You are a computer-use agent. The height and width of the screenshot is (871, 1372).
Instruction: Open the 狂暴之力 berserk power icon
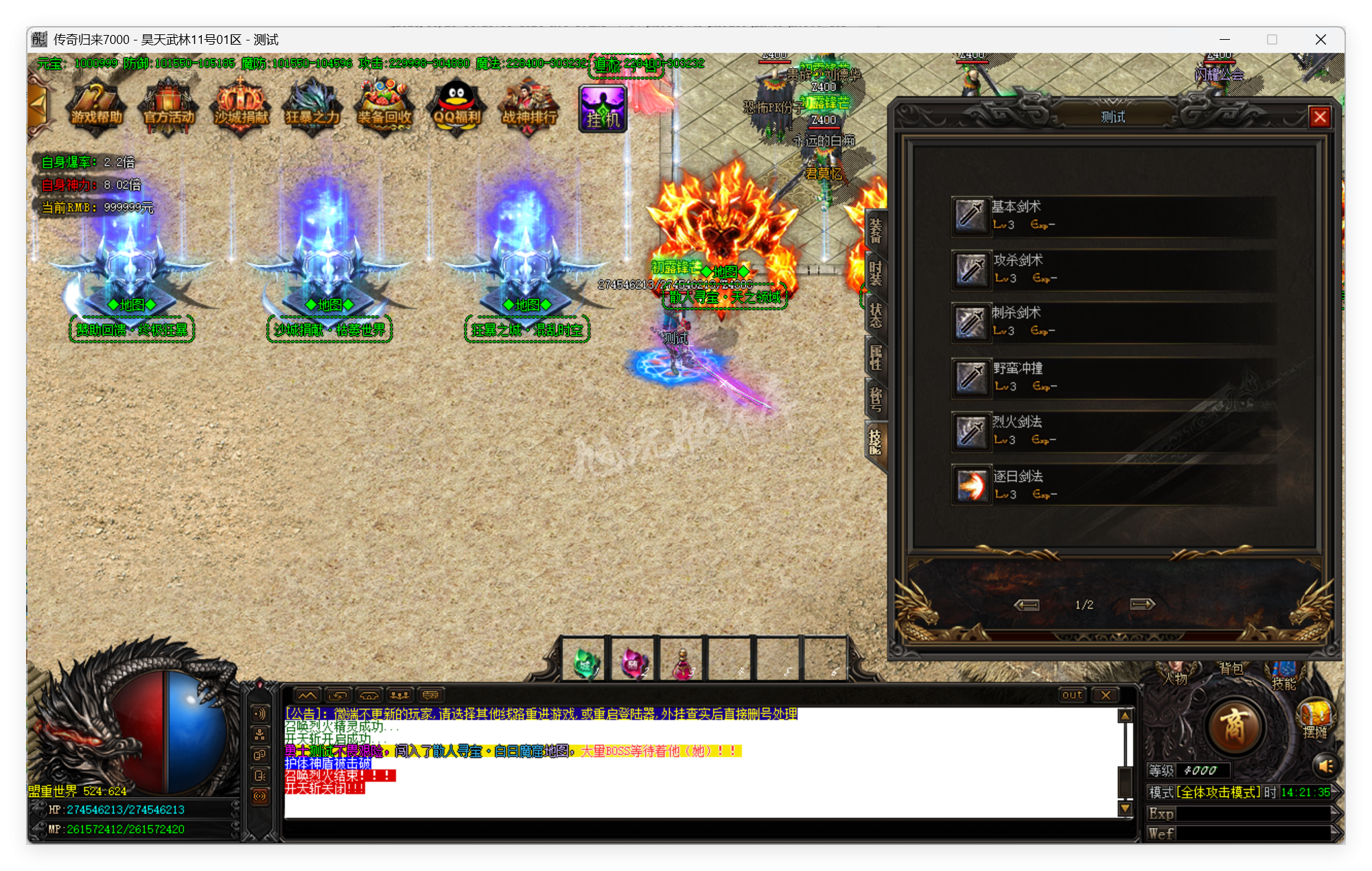tap(313, 108)
